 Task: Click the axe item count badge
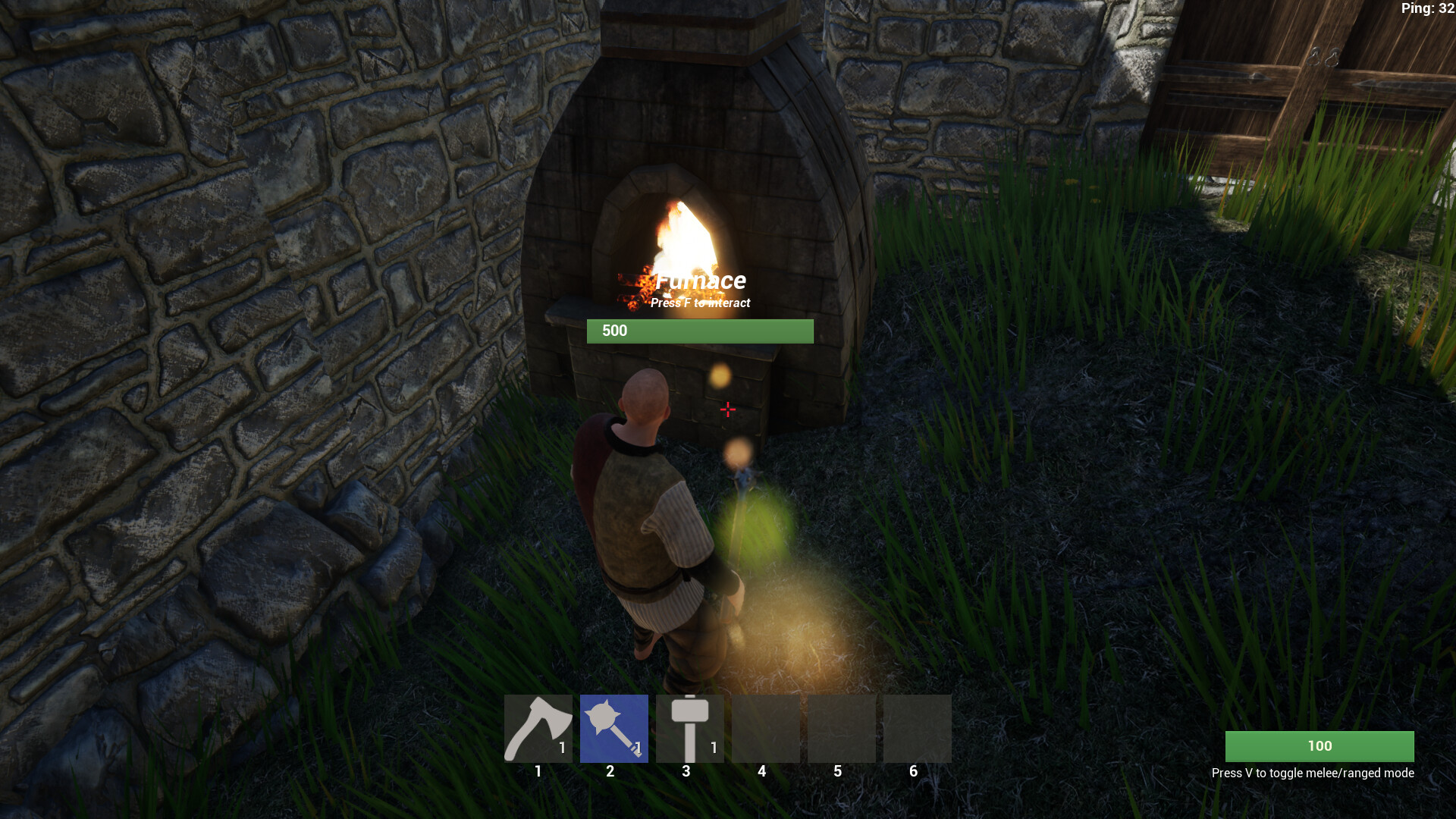pos(562,747)
